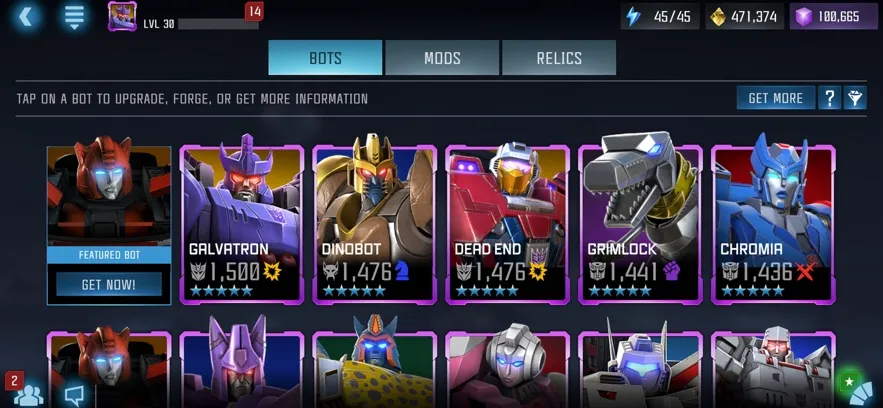Image resolution: width=883 pixels, height=408 pixels.
Task: Open the alliance friends icon
Action: click(28, 393)
